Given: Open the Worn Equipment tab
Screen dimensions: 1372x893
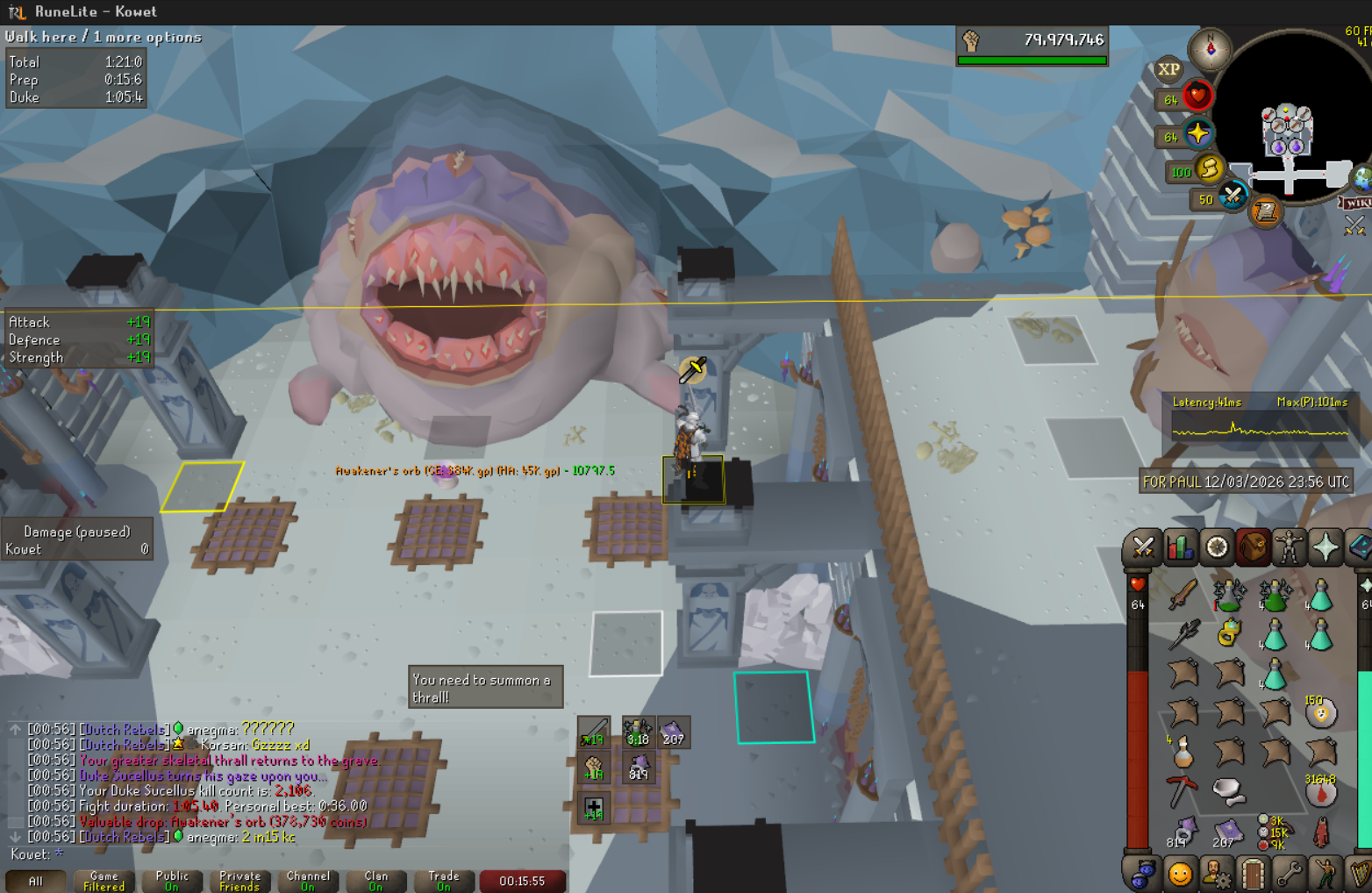Looking at the screenshot, I should (1289, 548).
